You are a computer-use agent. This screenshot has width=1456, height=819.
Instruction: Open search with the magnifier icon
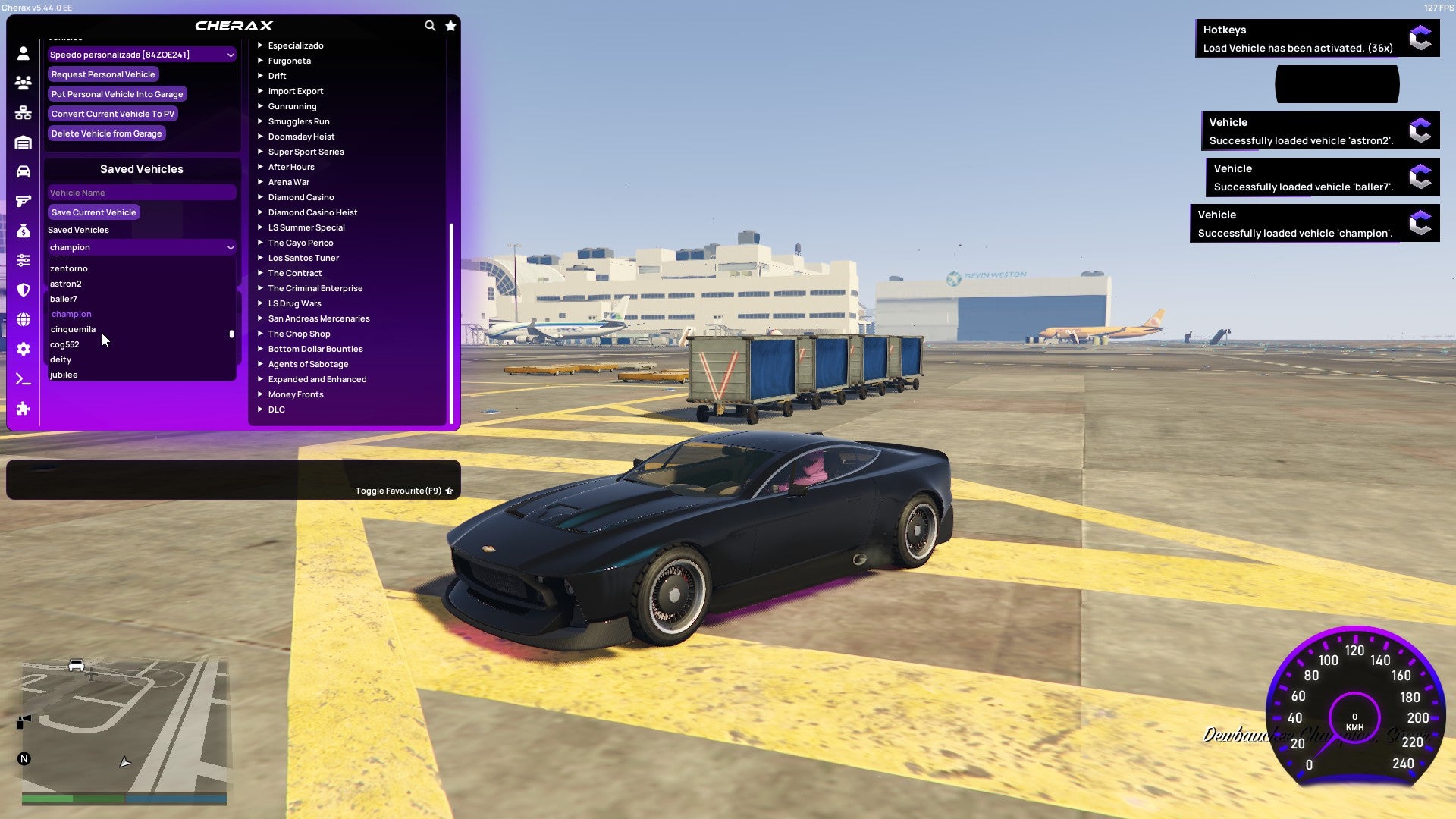tap(430, 25)
